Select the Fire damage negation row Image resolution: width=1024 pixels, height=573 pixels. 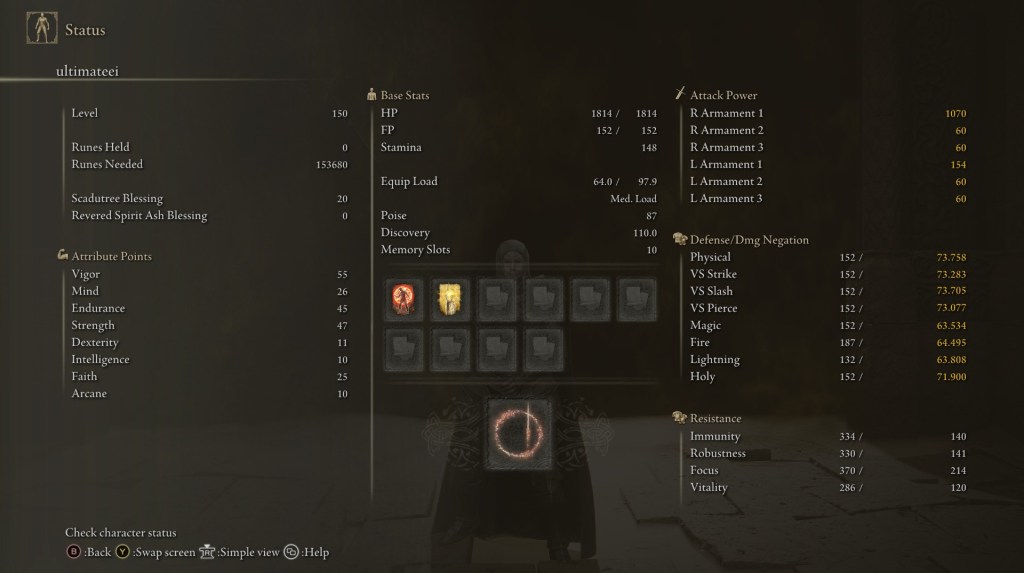click(828, 342)
